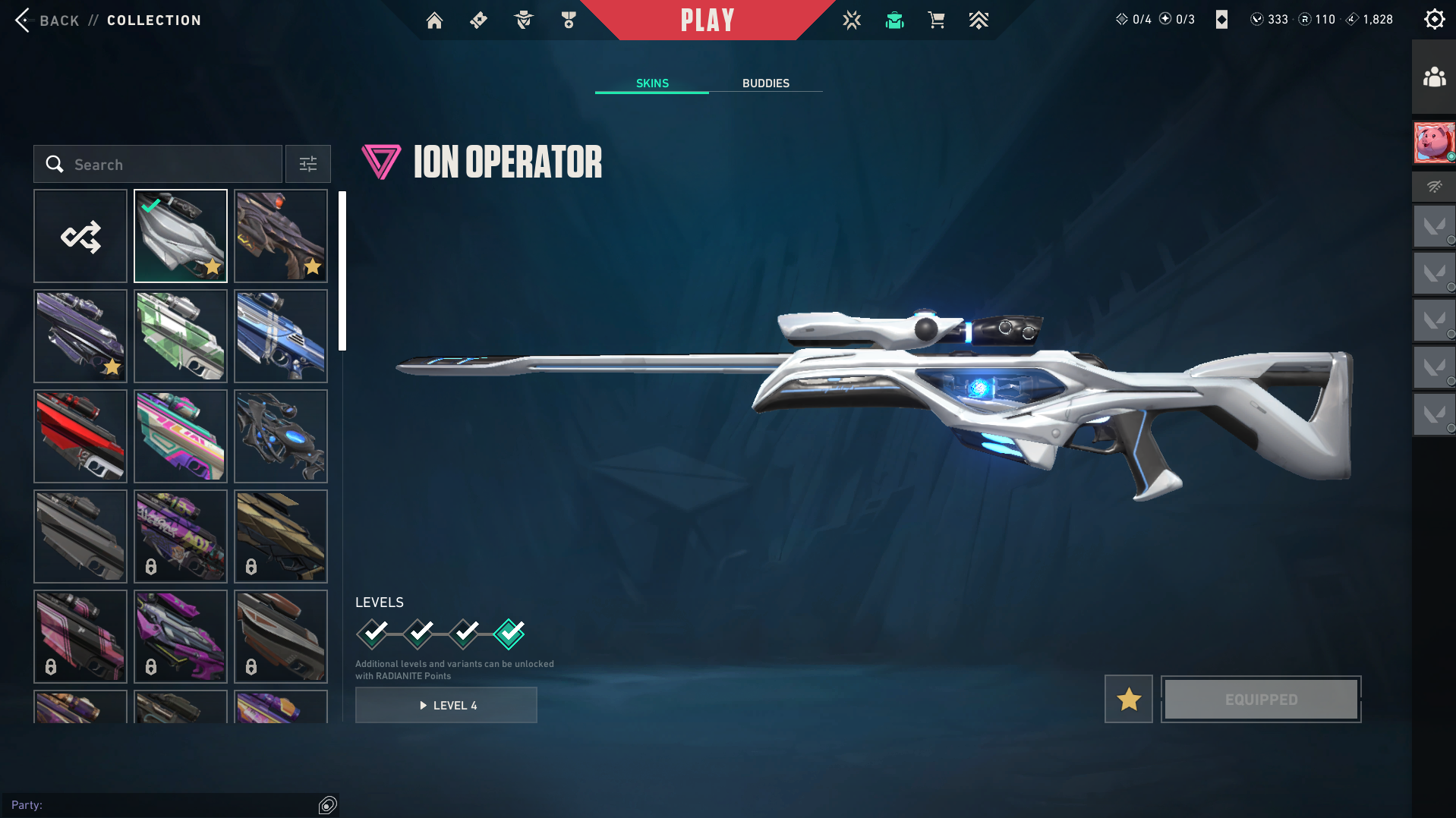Image resolution: width=1456 pixels, height=818 pixels.
Task: Start matchmaking with the PLAY button
Action: point(708,20)
